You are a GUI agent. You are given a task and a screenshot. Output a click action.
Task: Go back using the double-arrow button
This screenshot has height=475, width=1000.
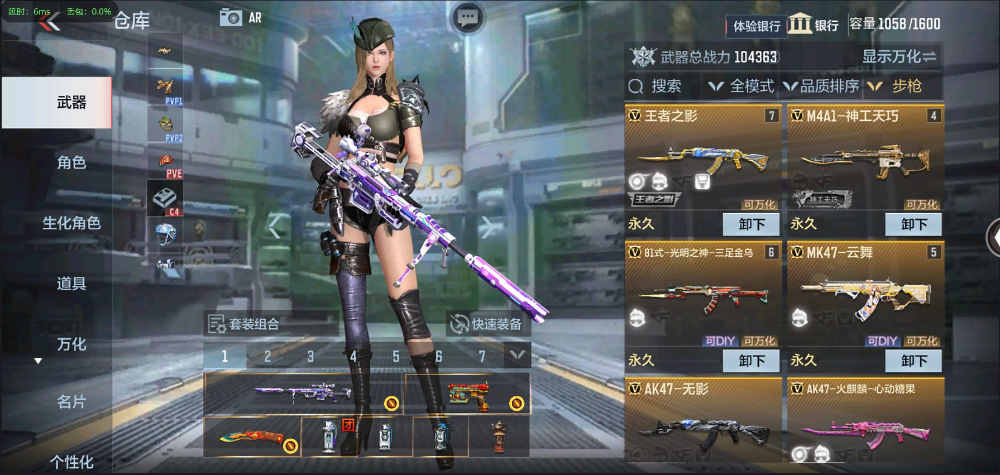(50, 22)
